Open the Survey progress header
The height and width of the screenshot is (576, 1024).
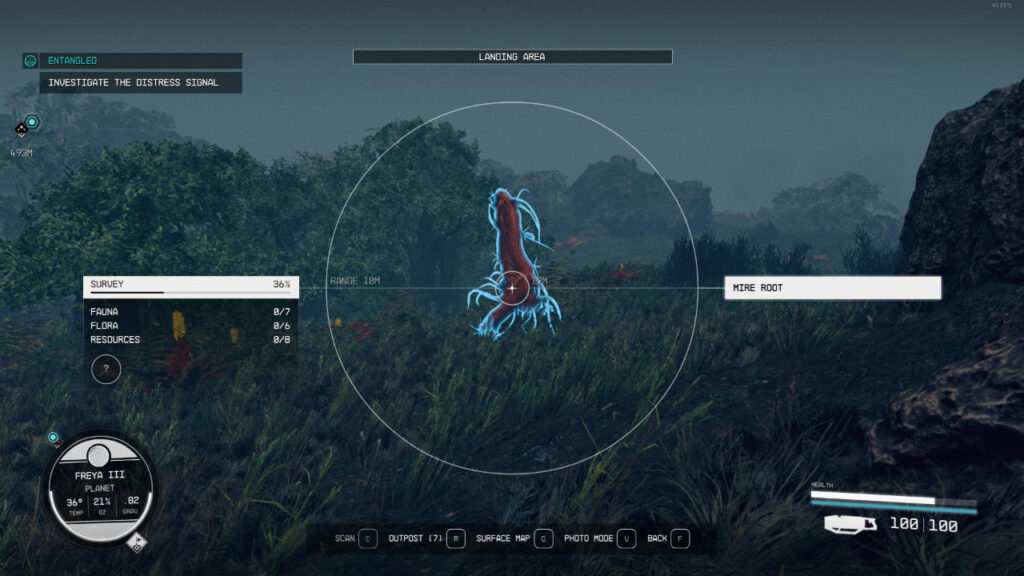pos(190,286)
